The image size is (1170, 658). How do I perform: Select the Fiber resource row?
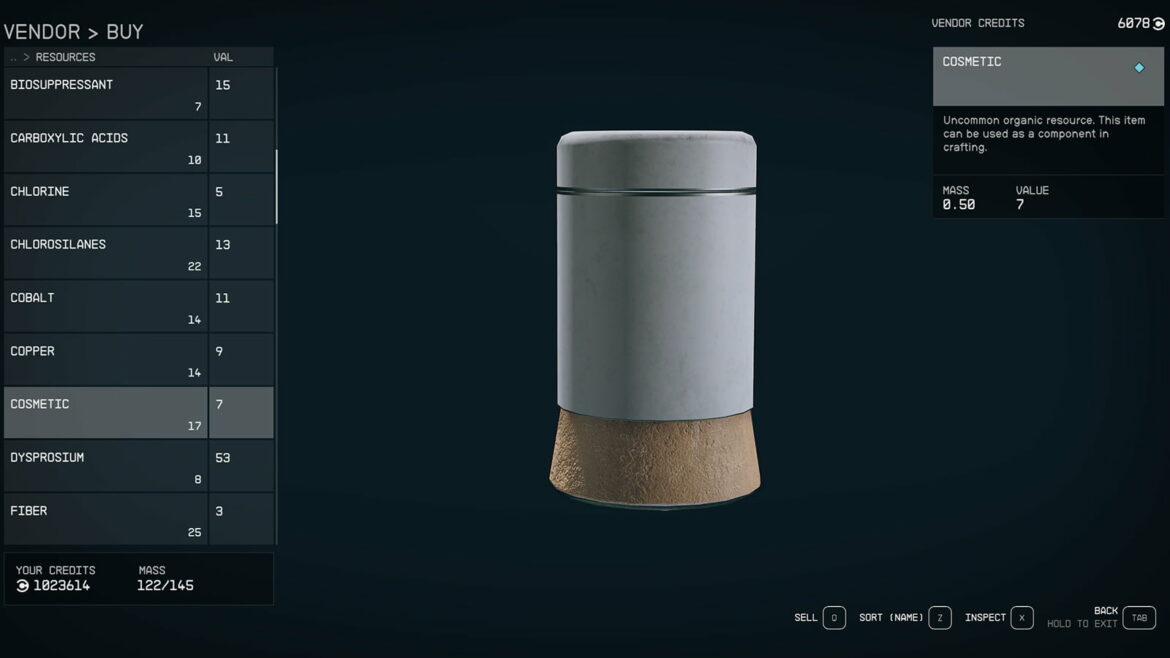tap(105, 519)
